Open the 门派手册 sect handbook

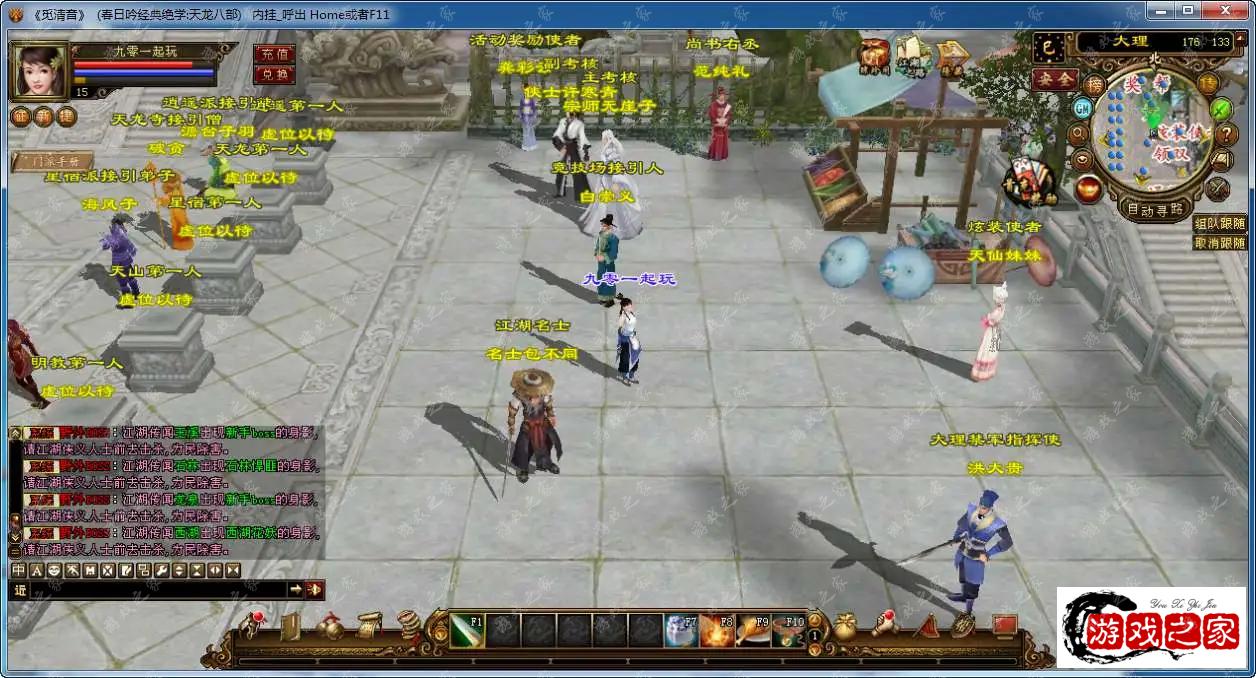52,160
